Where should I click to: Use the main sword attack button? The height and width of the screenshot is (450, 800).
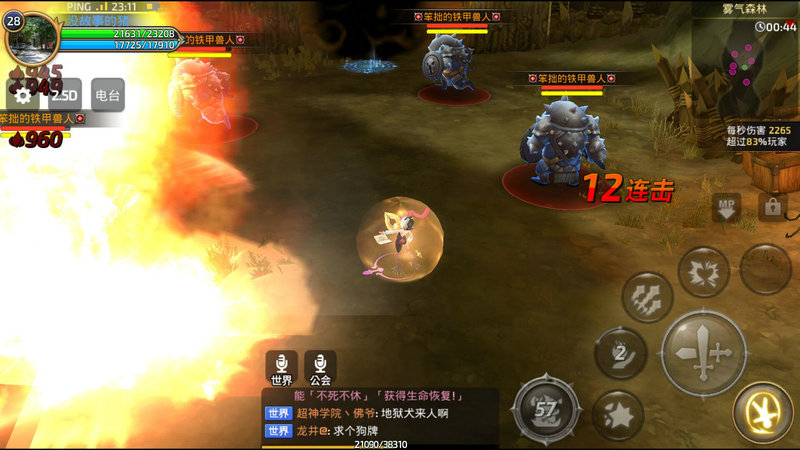point(704,352)
